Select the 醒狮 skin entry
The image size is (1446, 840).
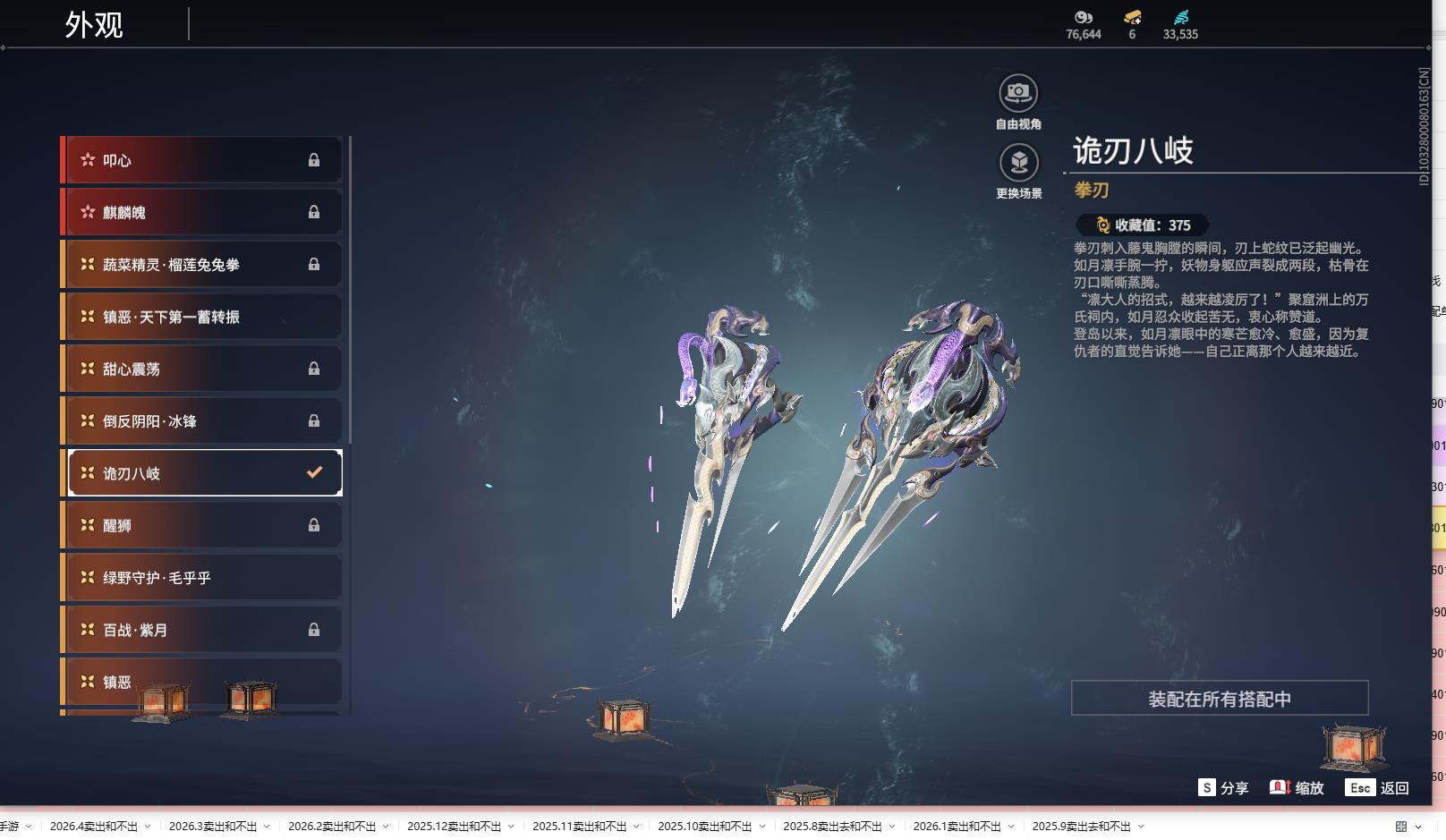tap(201, 525)
